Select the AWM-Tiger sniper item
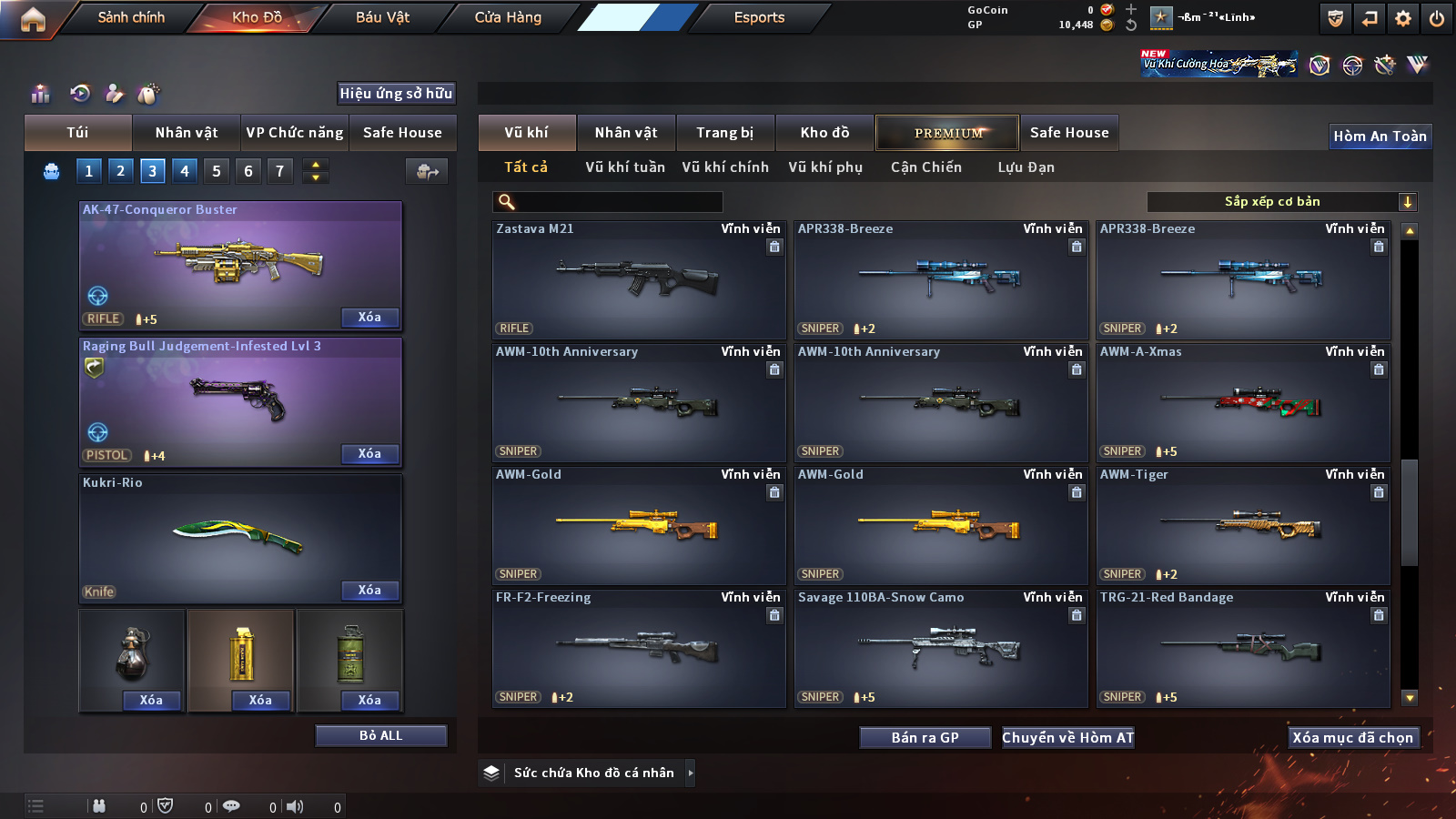1456x819 pixels. [1243, 525]
